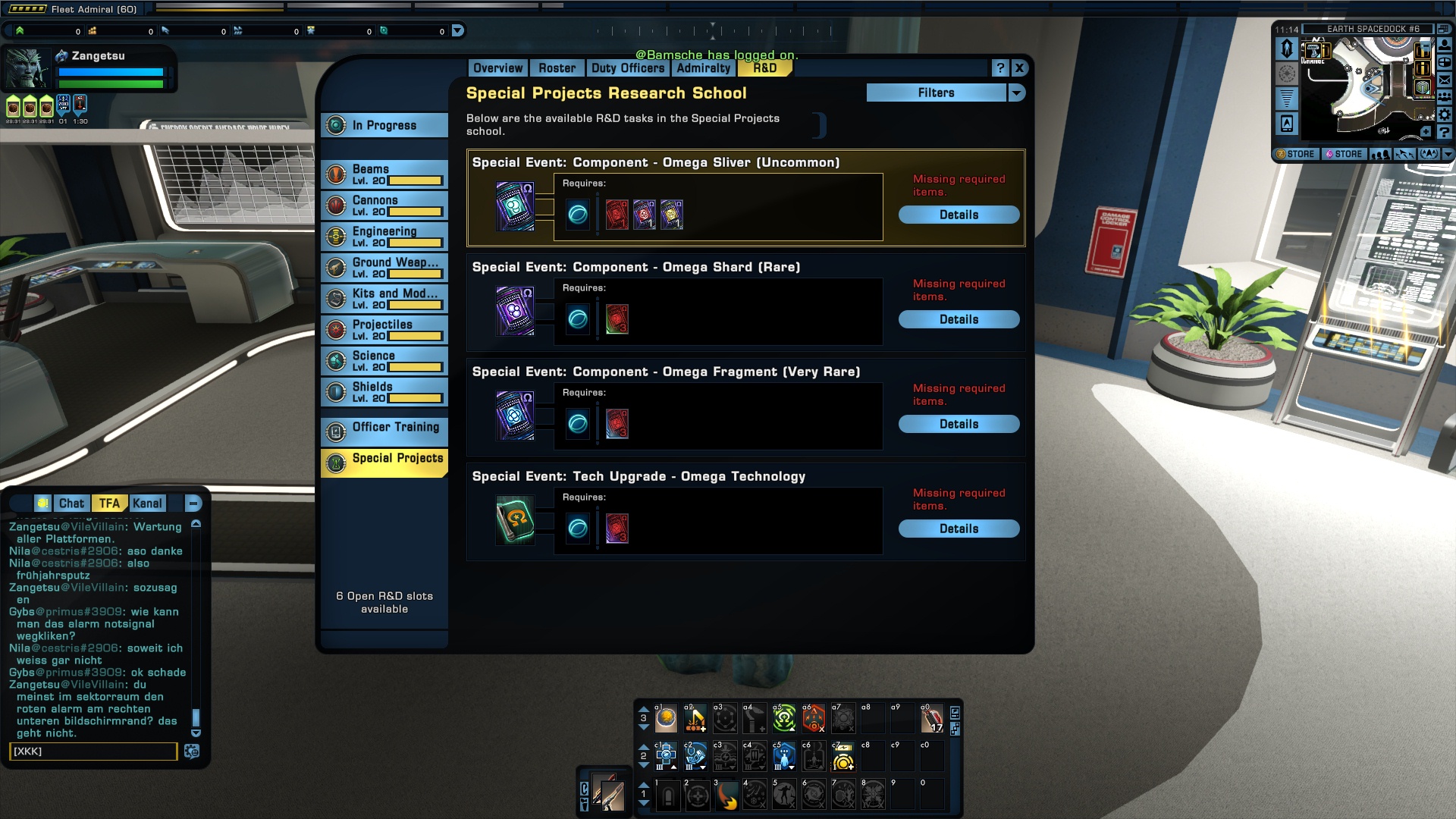Select the Beams research school

(384, 174)
